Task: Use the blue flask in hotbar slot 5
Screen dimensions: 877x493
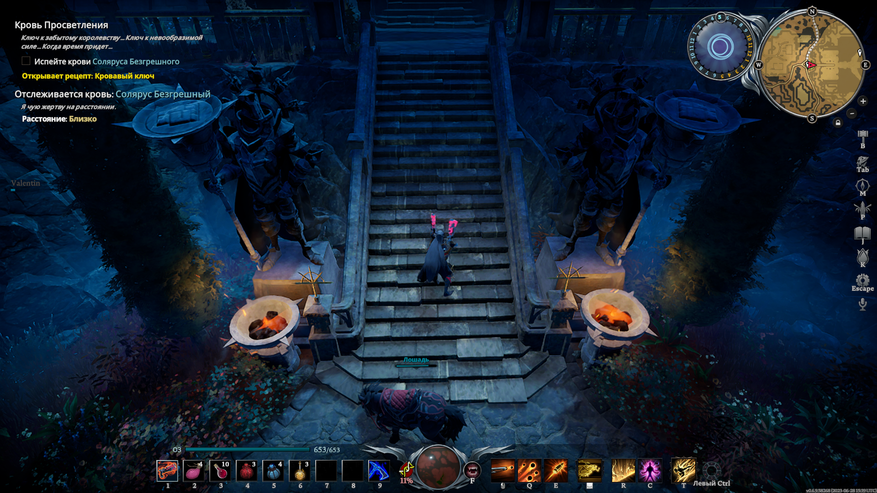Action: [275, 470]
